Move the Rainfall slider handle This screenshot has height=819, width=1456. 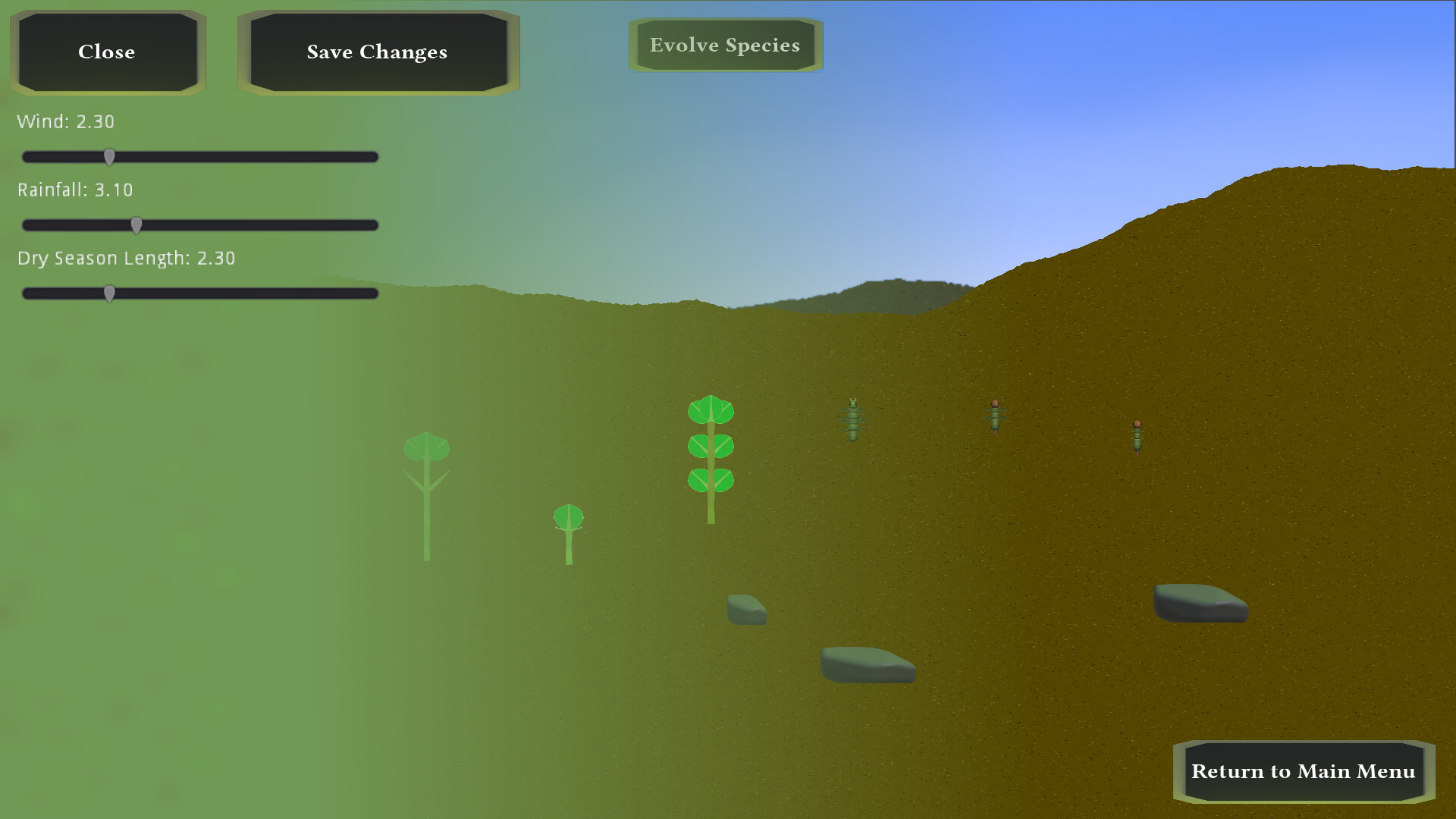[x=136, y=224]
